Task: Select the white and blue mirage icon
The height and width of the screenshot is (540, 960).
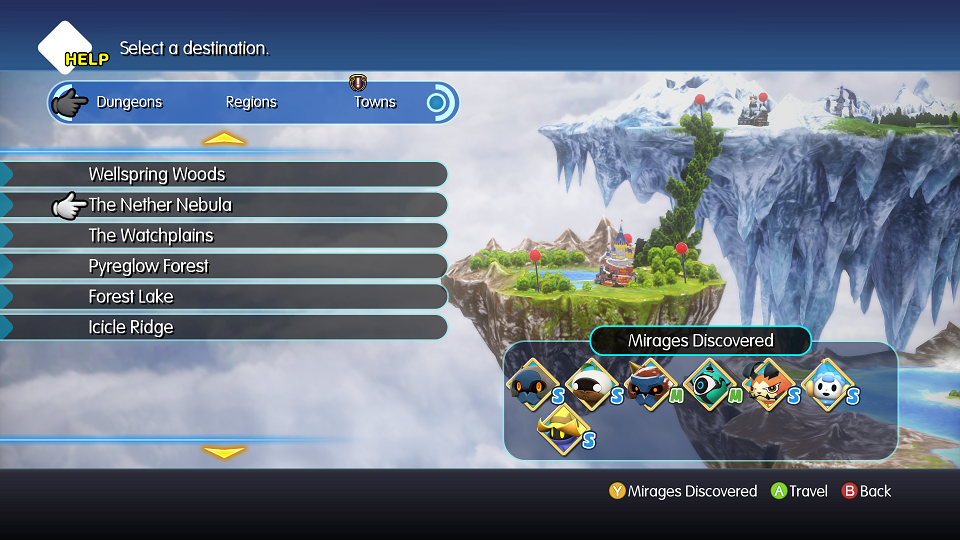Action: point(827,384)
